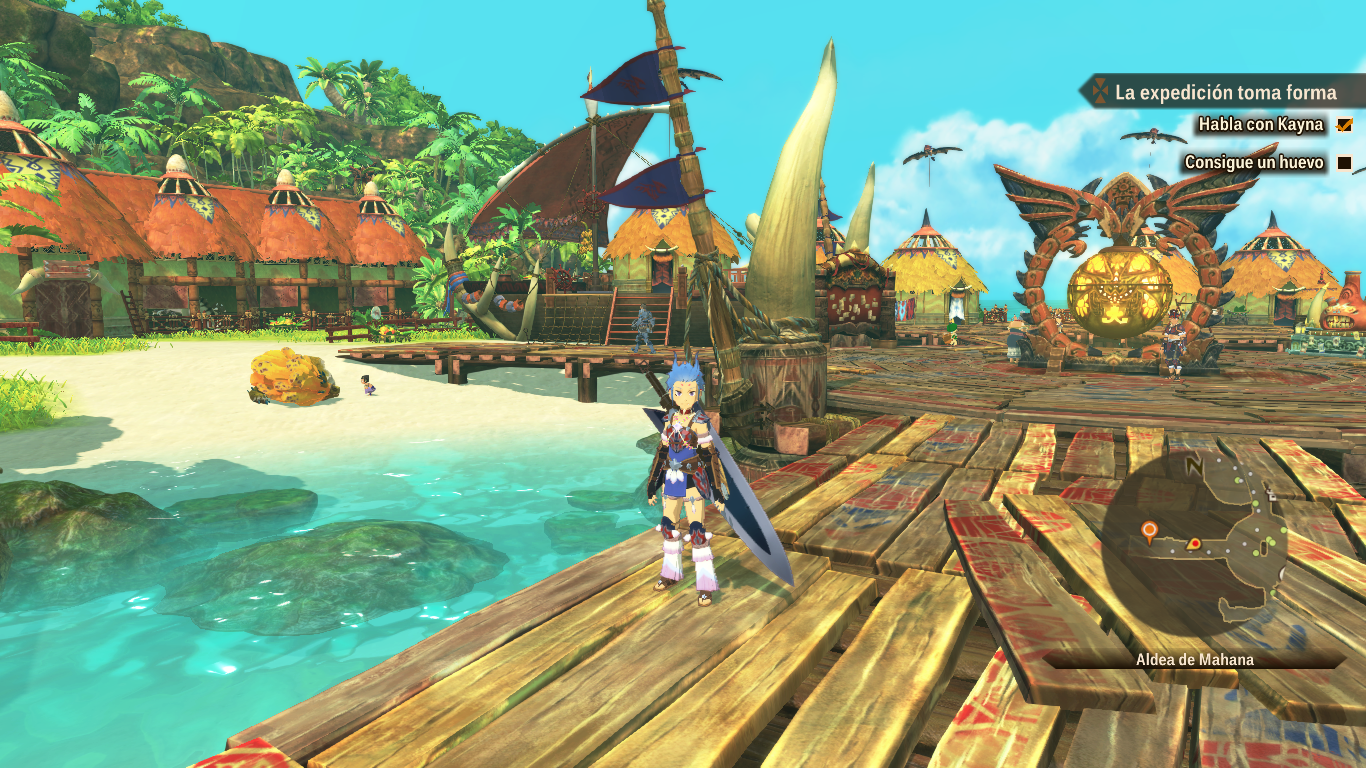
Task: Click the "Aldea de Mahana" location label
Action: [x=1194, y=660]
